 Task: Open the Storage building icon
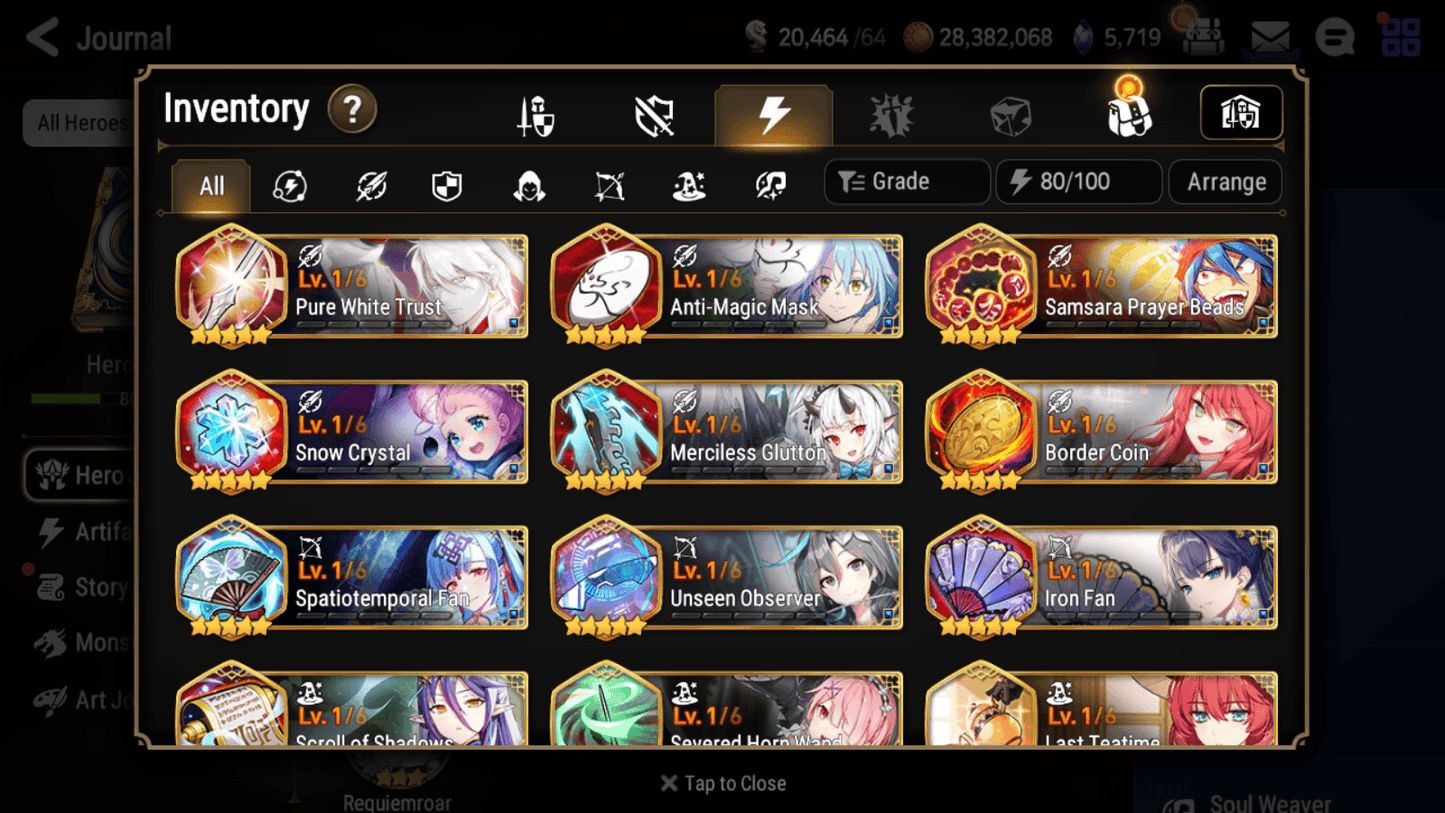(x=1241, y=113)
